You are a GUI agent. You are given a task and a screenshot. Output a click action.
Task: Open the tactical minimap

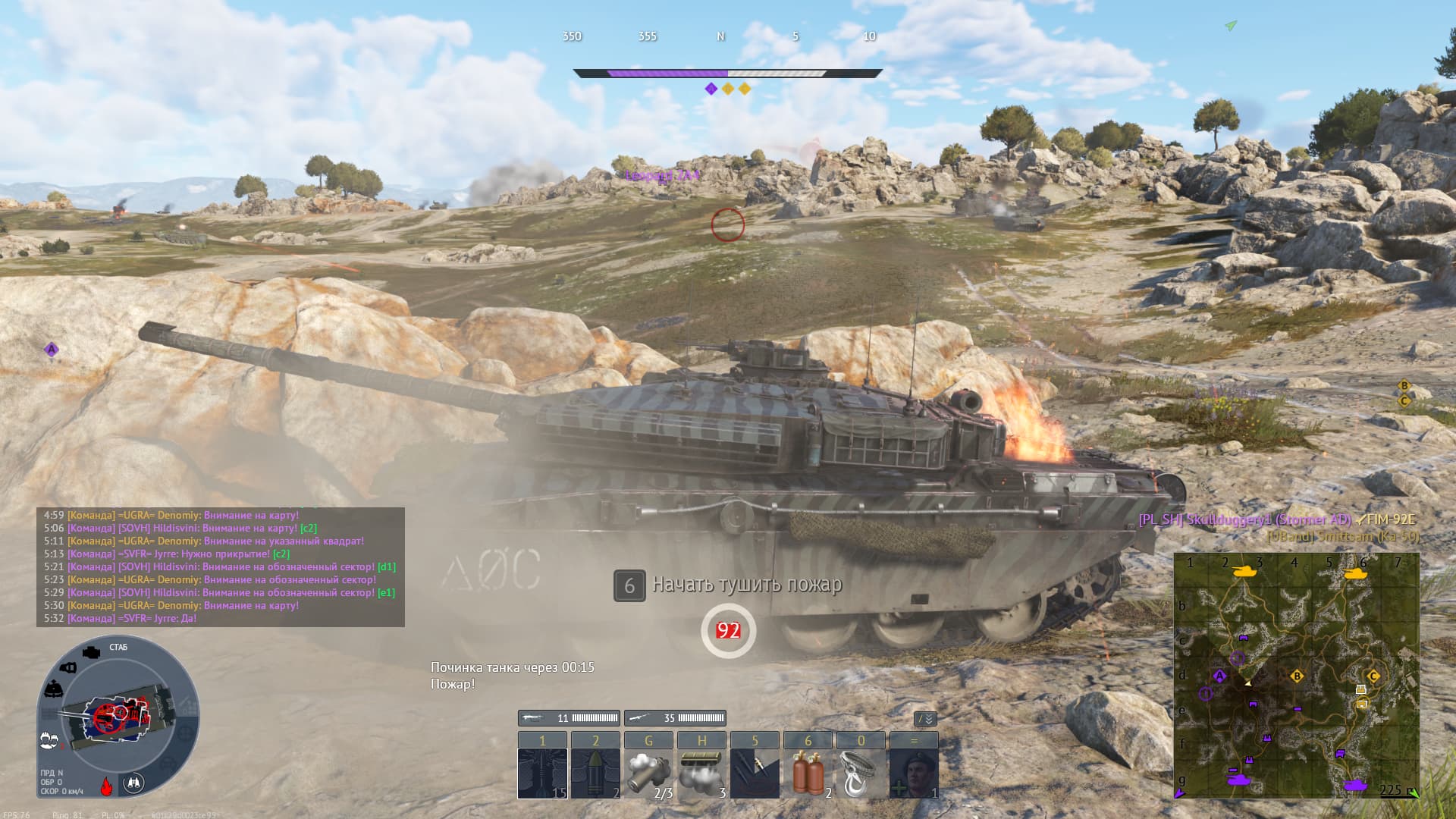(x=1296, y=675)
